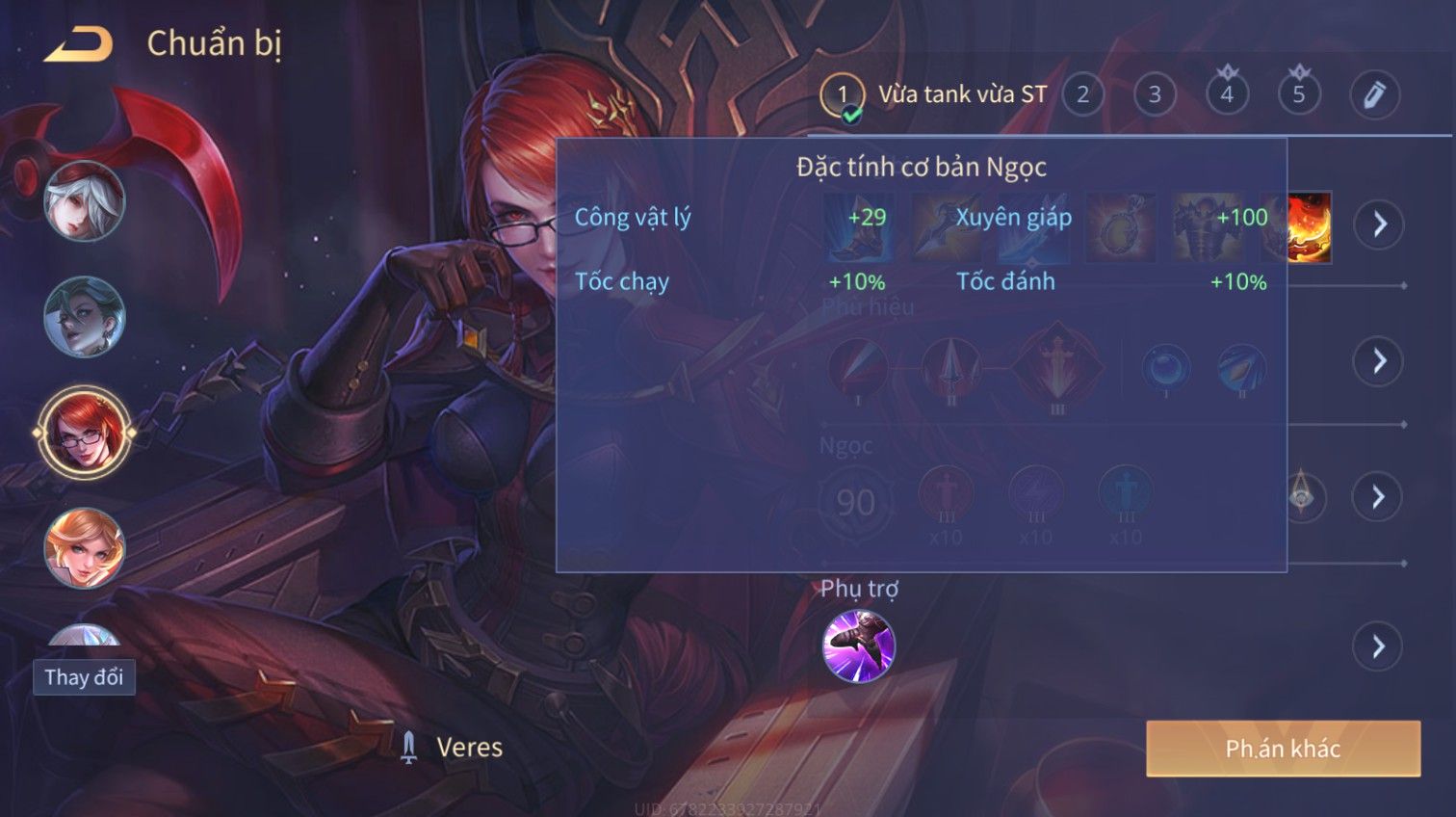Choose build preset slot 4
This screenshot has width=1456, height=817.
(x=1227, y=94)
